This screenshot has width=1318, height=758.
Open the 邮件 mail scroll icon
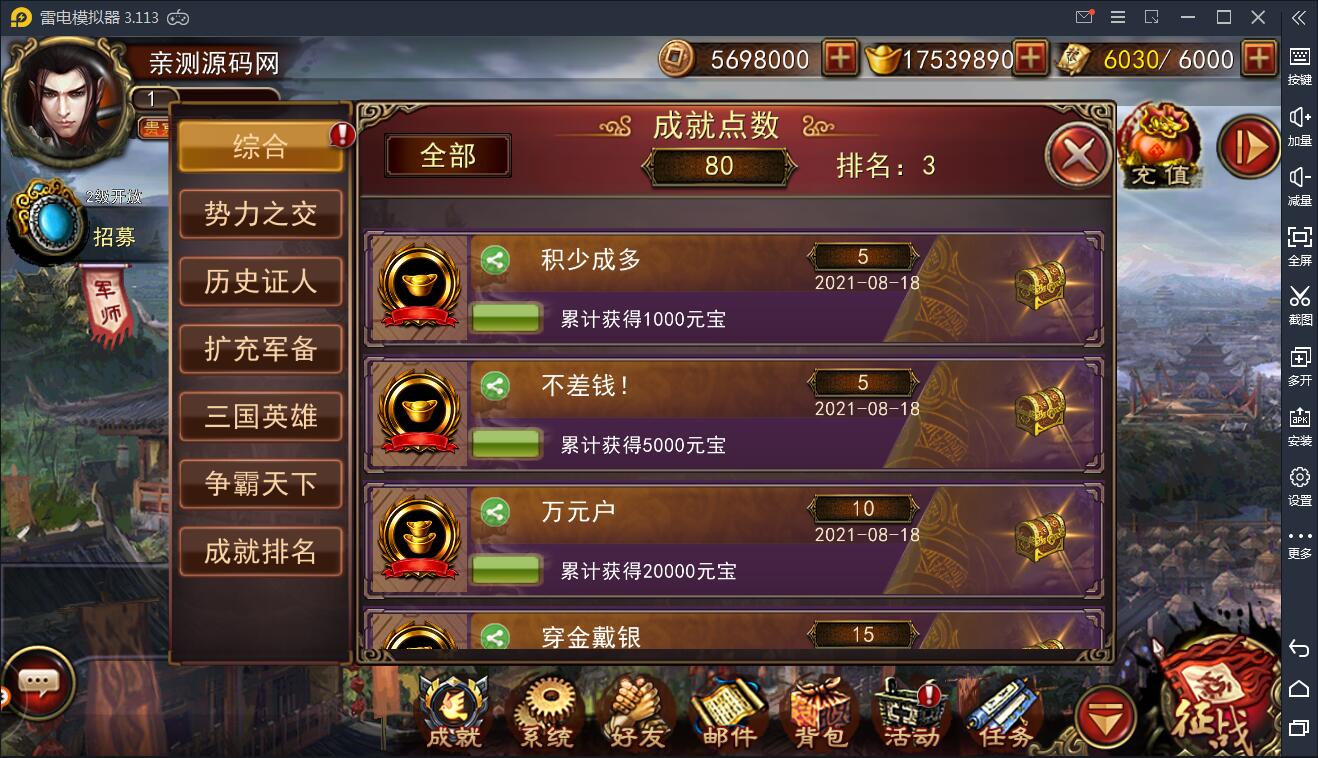tap(729, 710)
